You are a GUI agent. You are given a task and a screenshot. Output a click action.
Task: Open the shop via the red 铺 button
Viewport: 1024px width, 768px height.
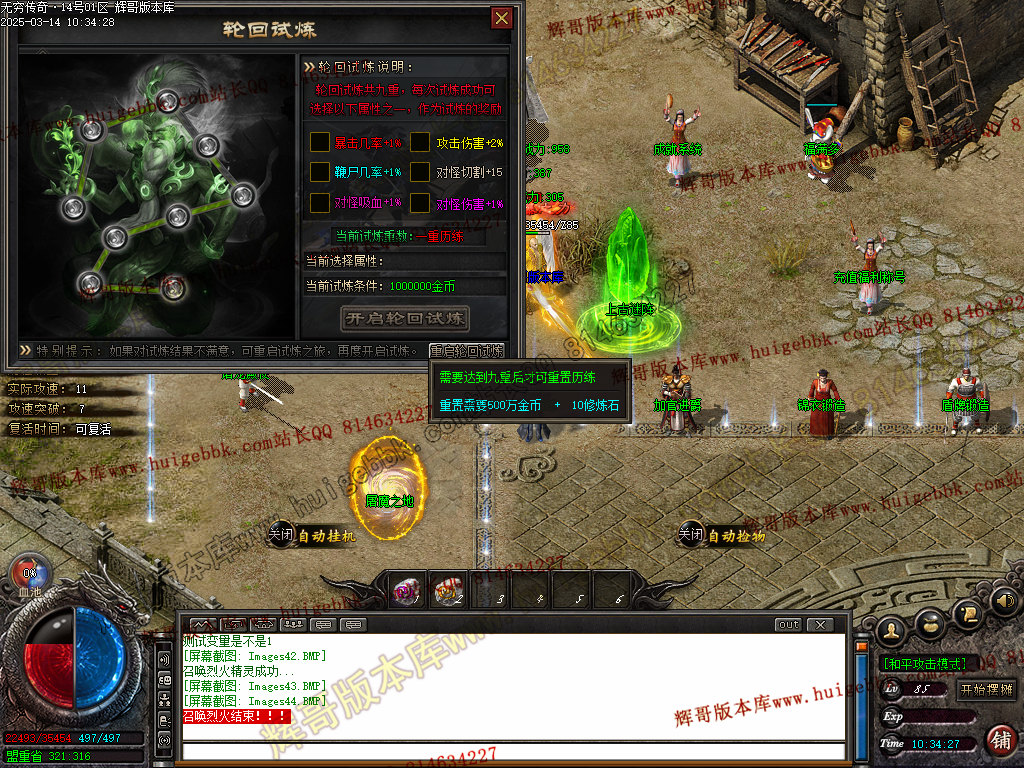point(1000,740)
